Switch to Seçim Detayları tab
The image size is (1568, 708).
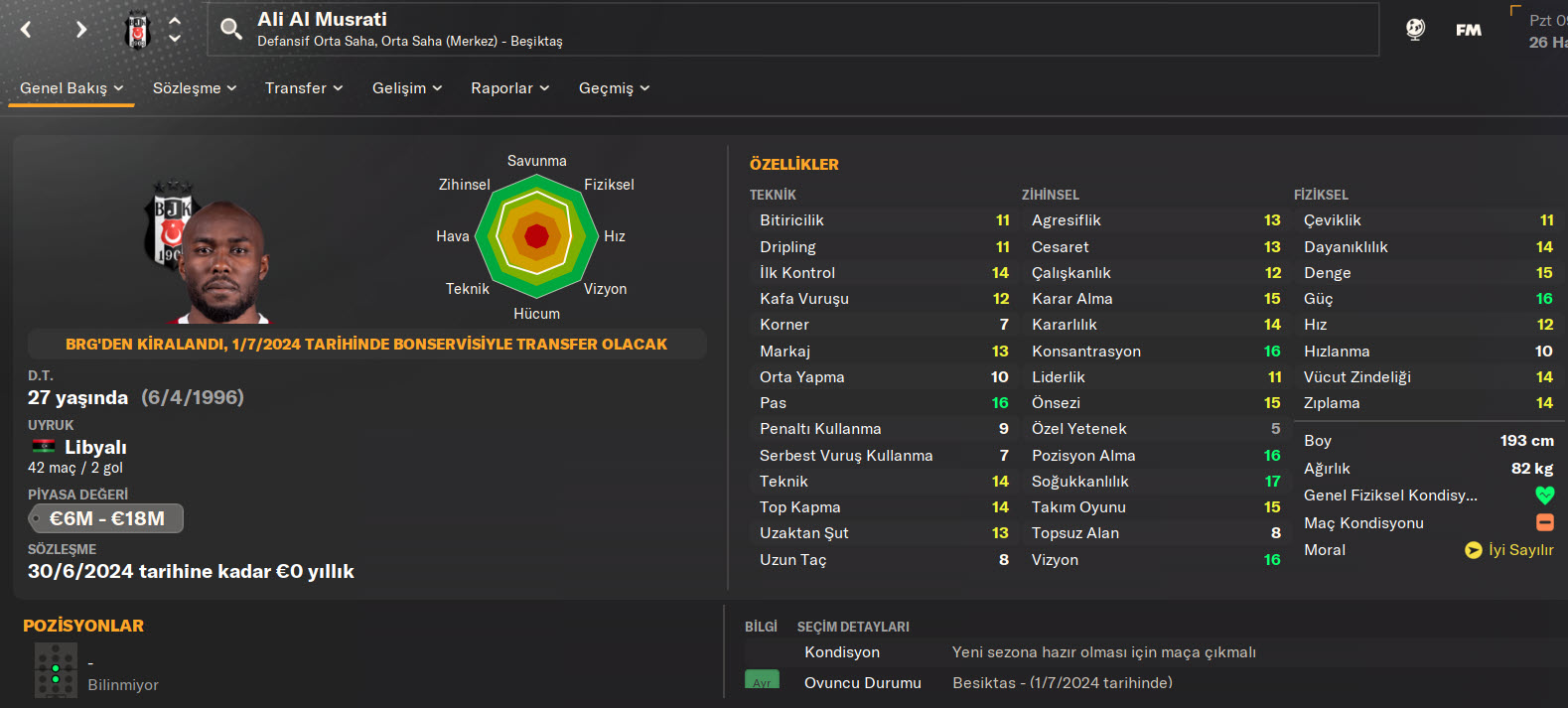tap(853, 627)
